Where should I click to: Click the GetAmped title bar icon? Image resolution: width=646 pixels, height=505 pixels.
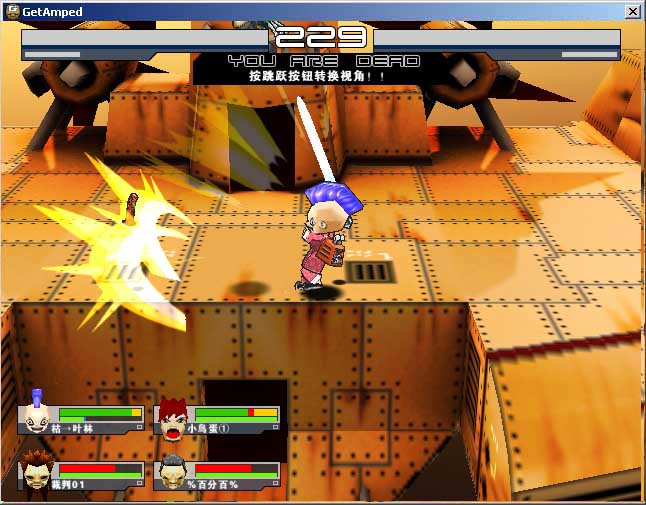[12, 11]
